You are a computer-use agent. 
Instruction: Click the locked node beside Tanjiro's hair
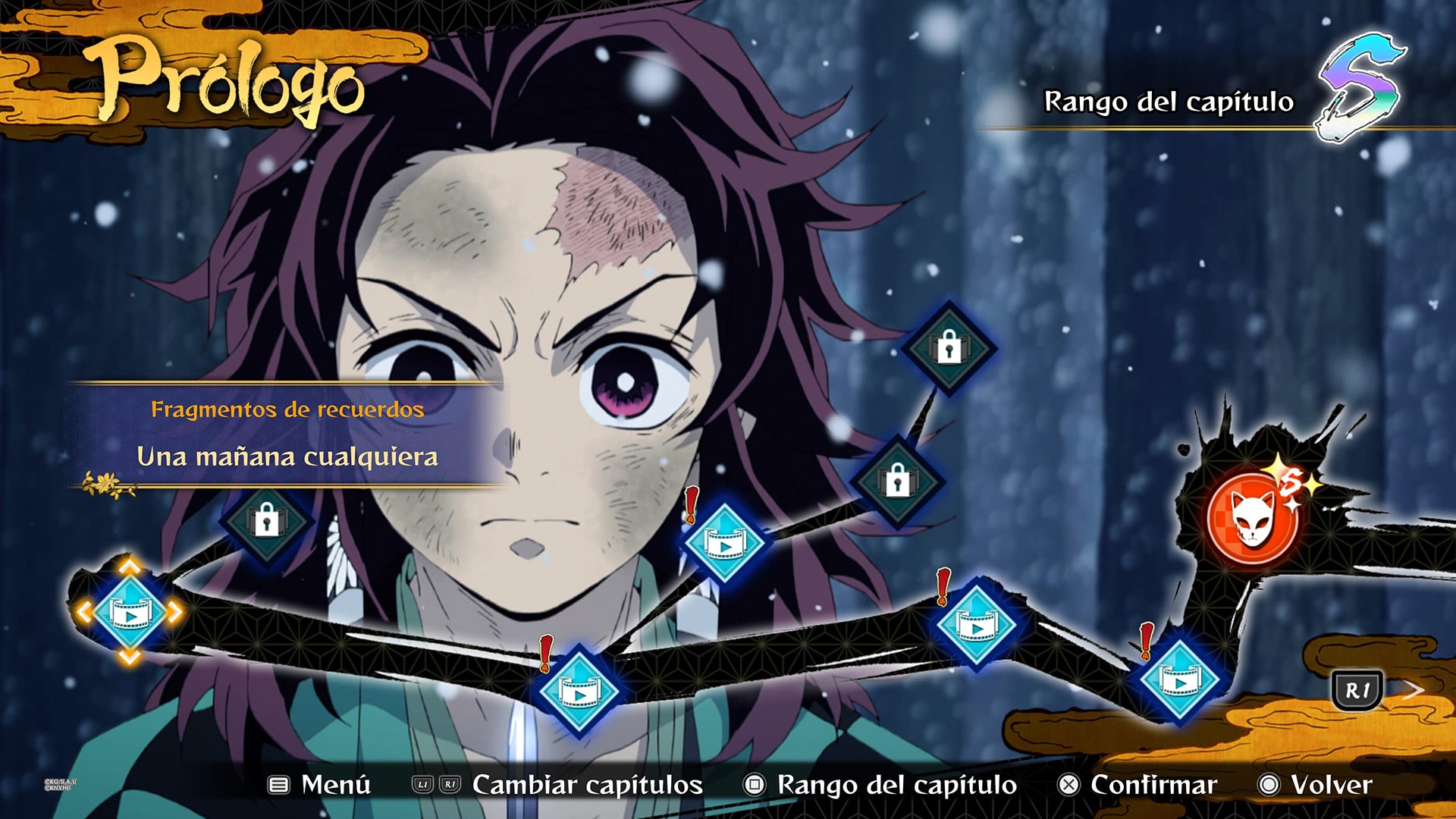pyautogui.click(x=899, y=484)
